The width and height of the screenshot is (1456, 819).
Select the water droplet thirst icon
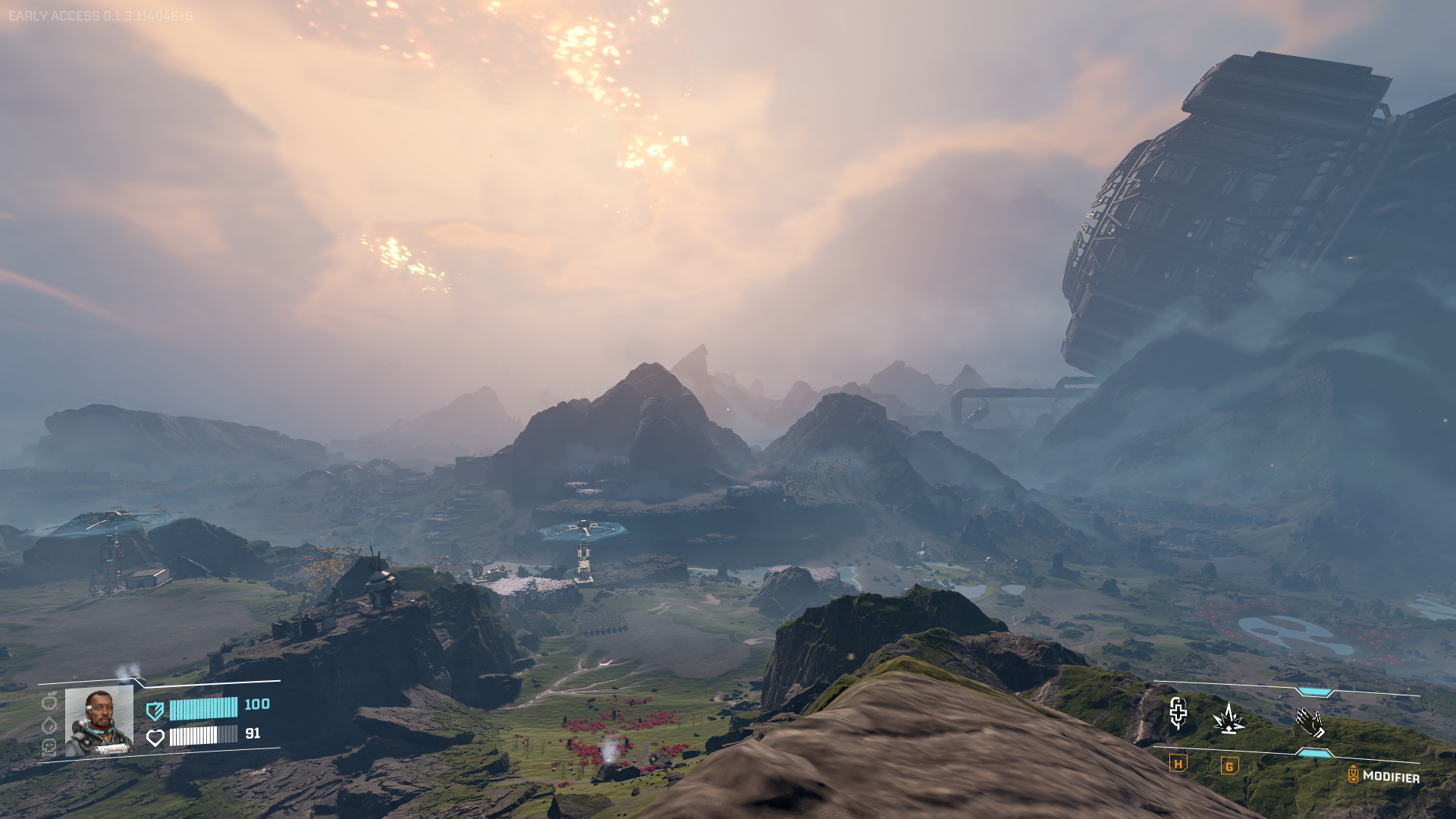(49, 725)
